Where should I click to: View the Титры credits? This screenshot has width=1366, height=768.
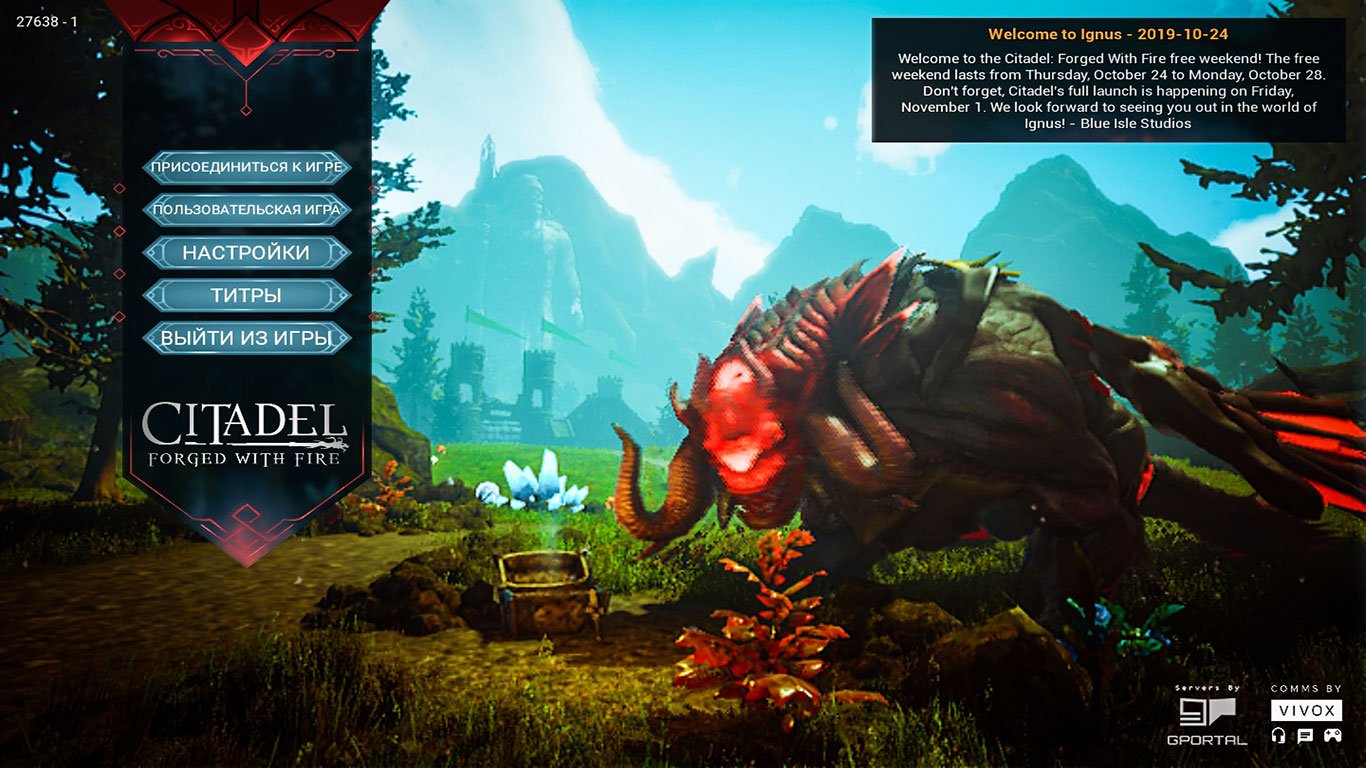(x=247, y=296)
